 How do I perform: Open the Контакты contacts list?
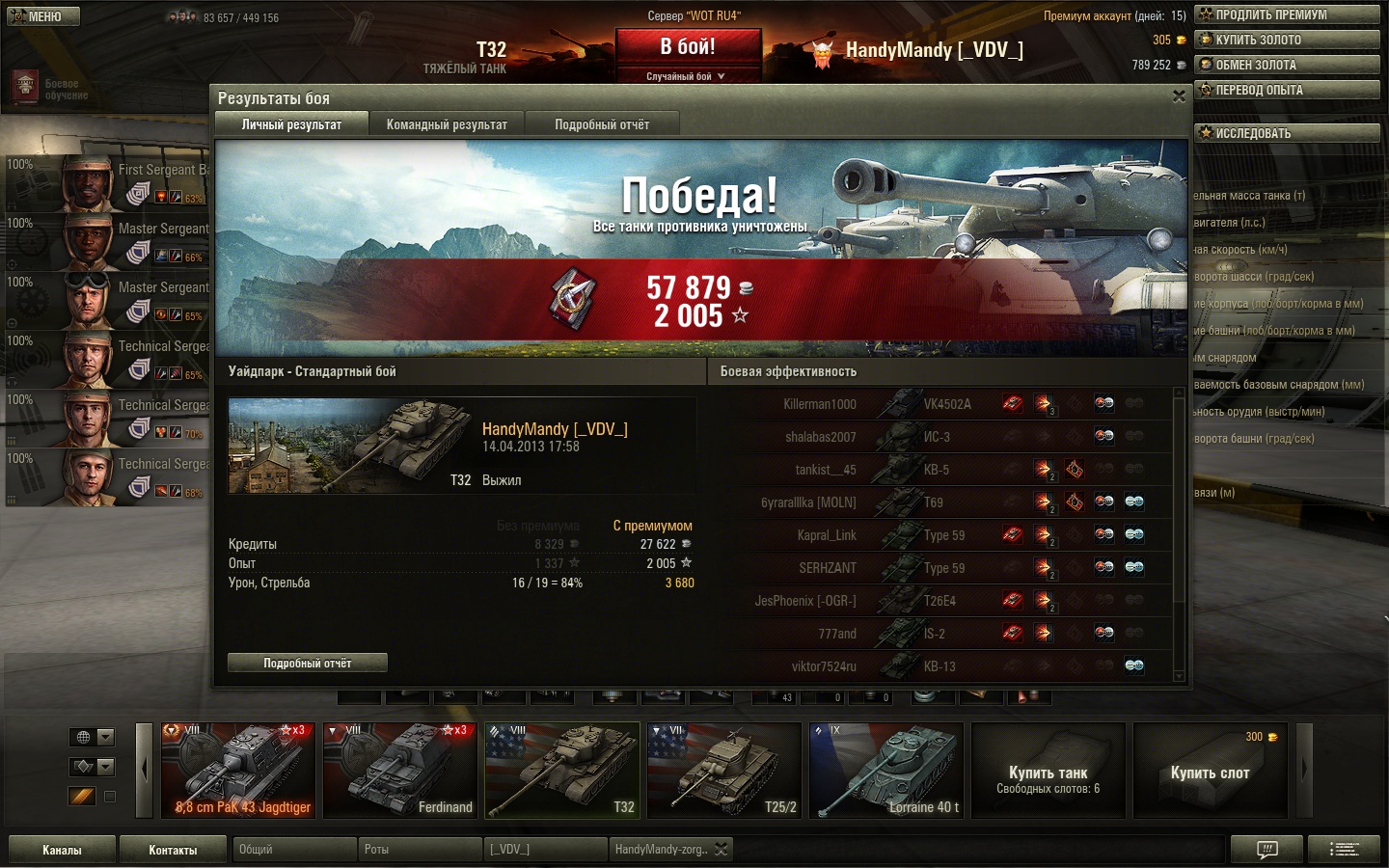(173, 850)
